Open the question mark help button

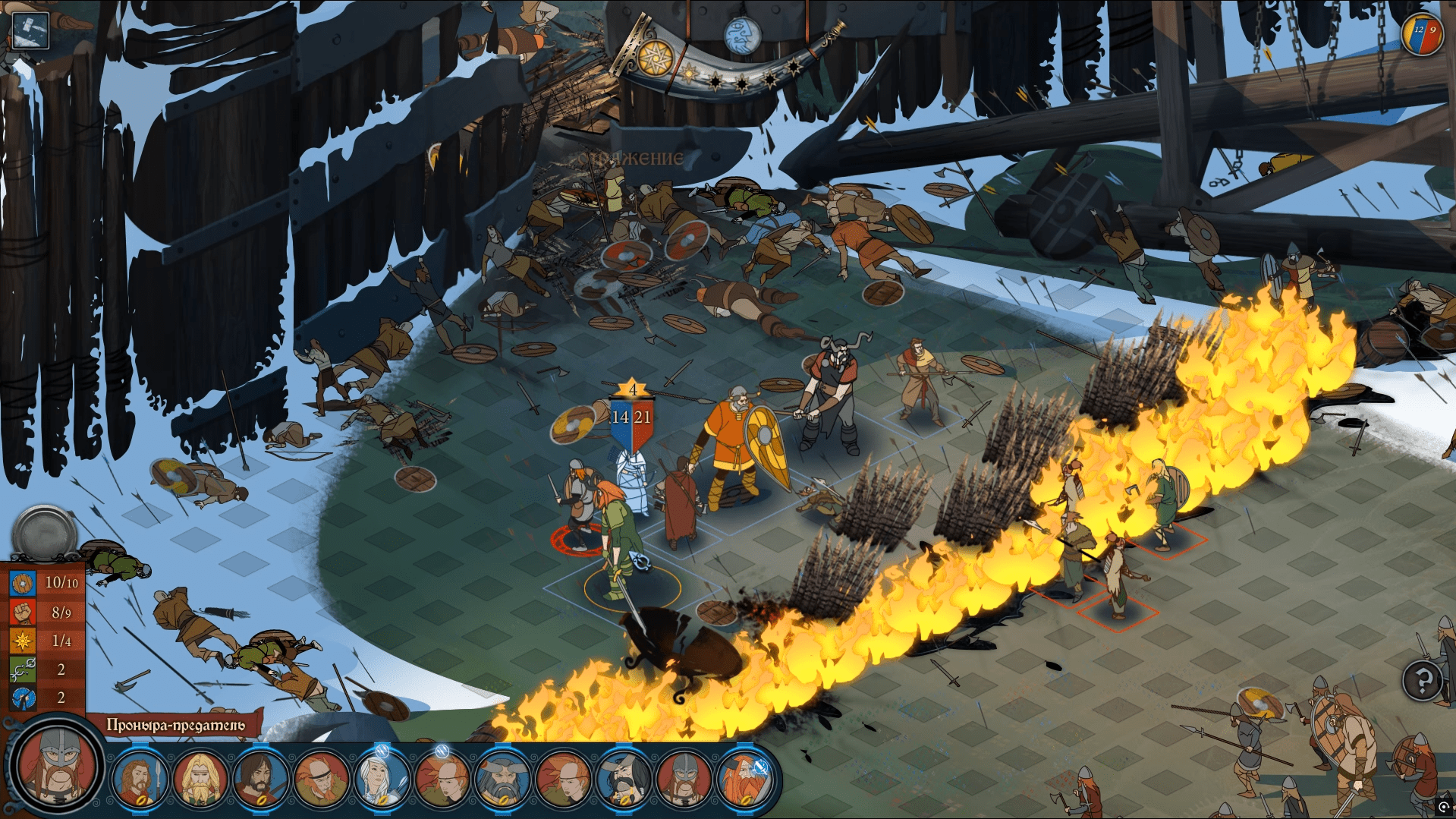pyautogui.click(x=1423, y=680)
